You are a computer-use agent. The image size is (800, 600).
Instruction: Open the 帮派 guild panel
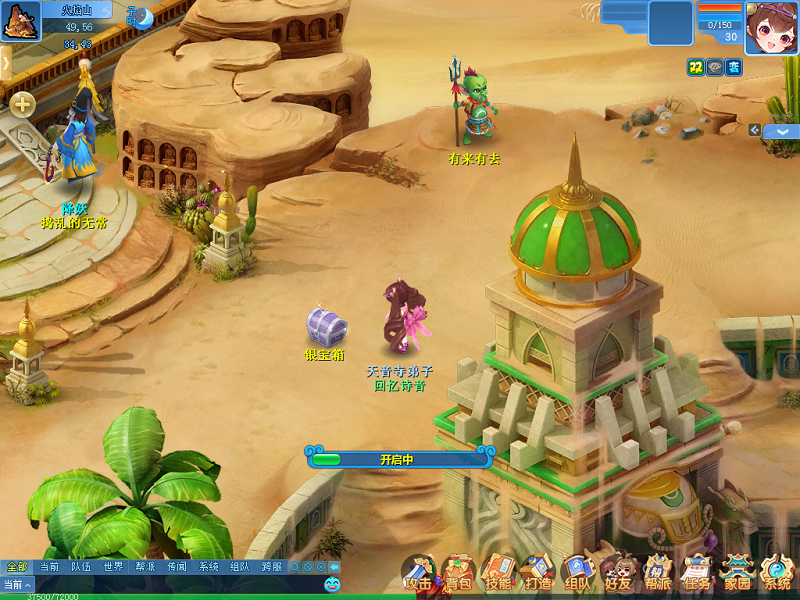click(657, 574)
